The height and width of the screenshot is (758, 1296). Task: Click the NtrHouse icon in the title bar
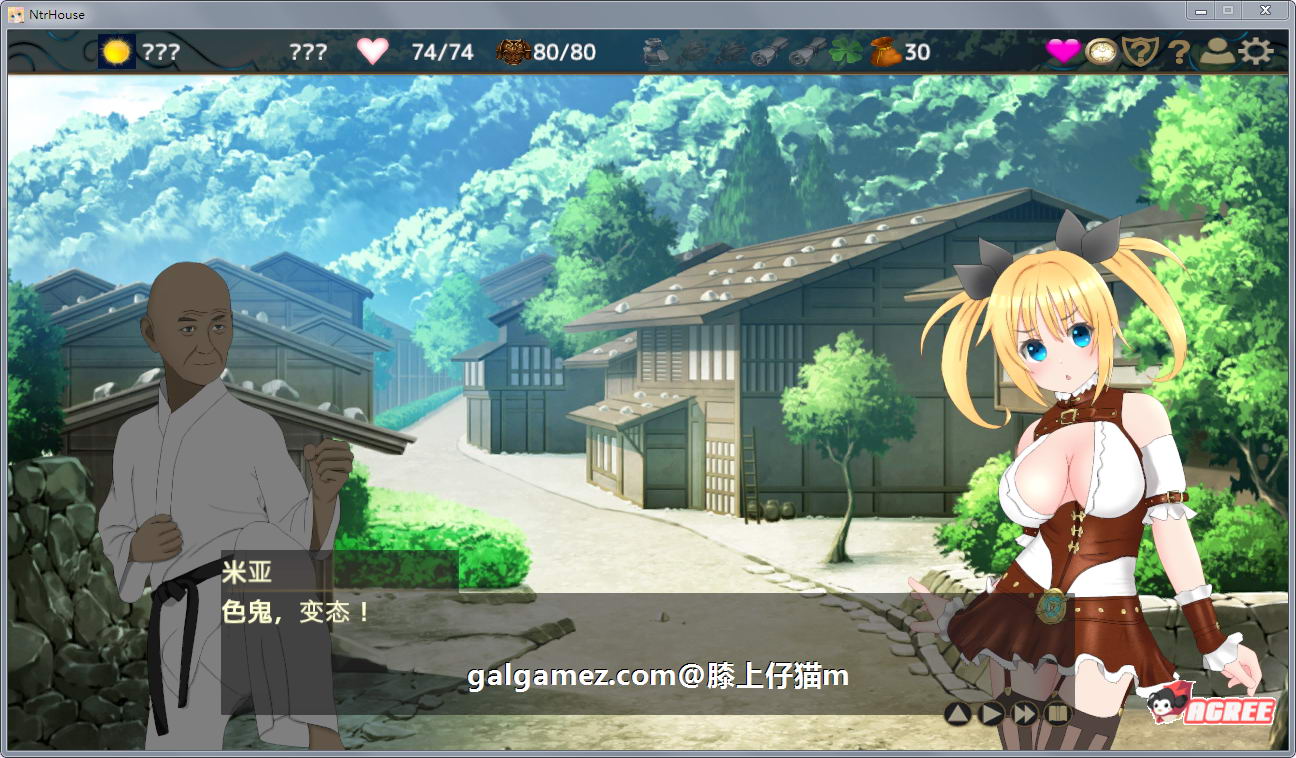[15, 13]
